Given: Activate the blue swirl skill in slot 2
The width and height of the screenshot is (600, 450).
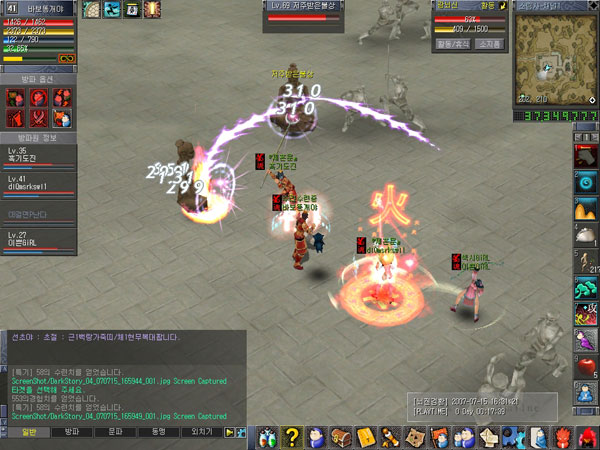Looking at the screenshot, I should 587,182.
